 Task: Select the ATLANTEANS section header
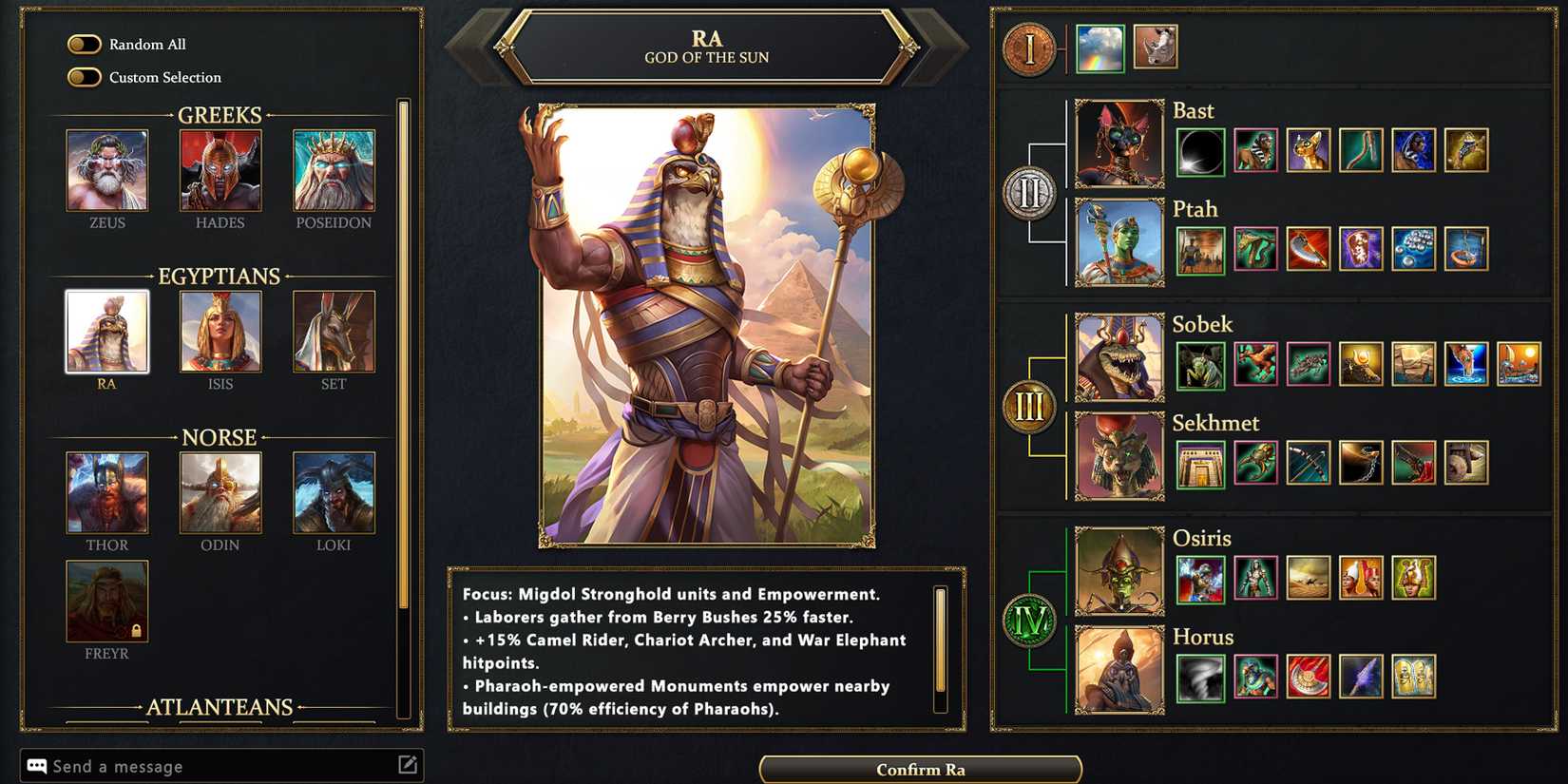click(220, 707)
